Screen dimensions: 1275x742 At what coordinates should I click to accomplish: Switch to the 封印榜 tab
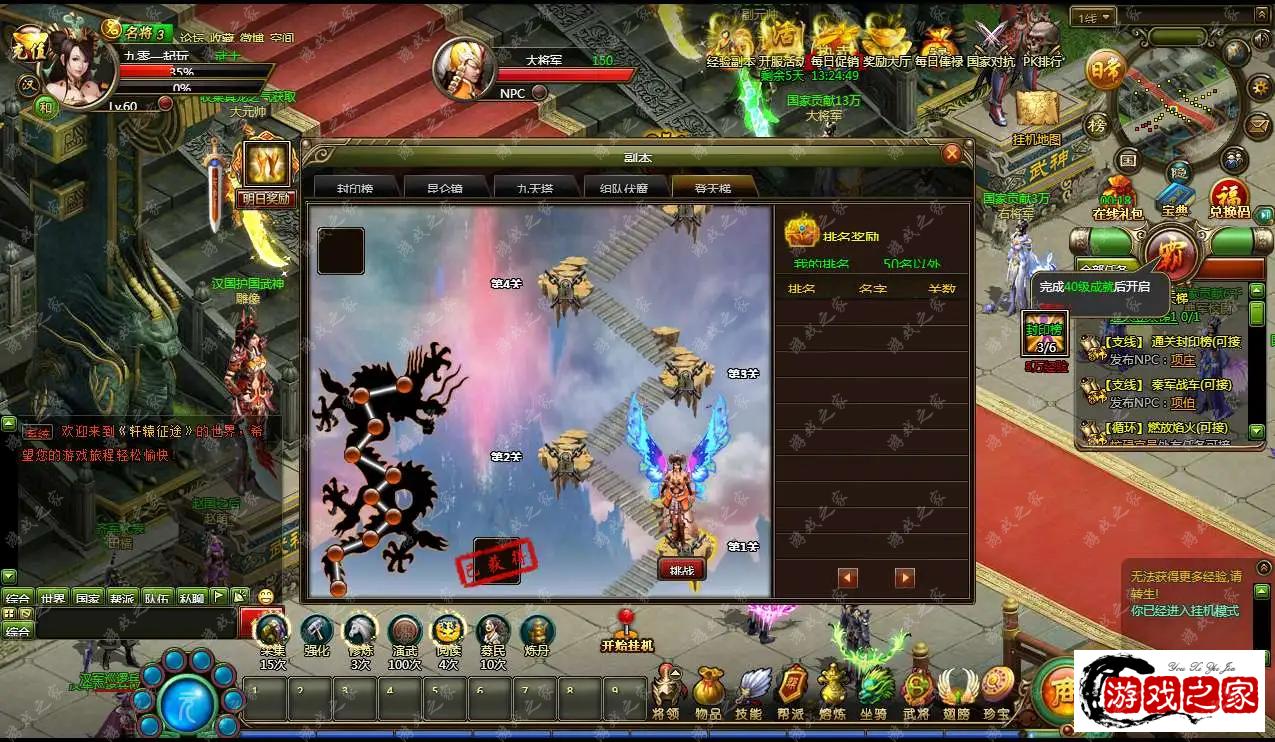pos(355,189)
